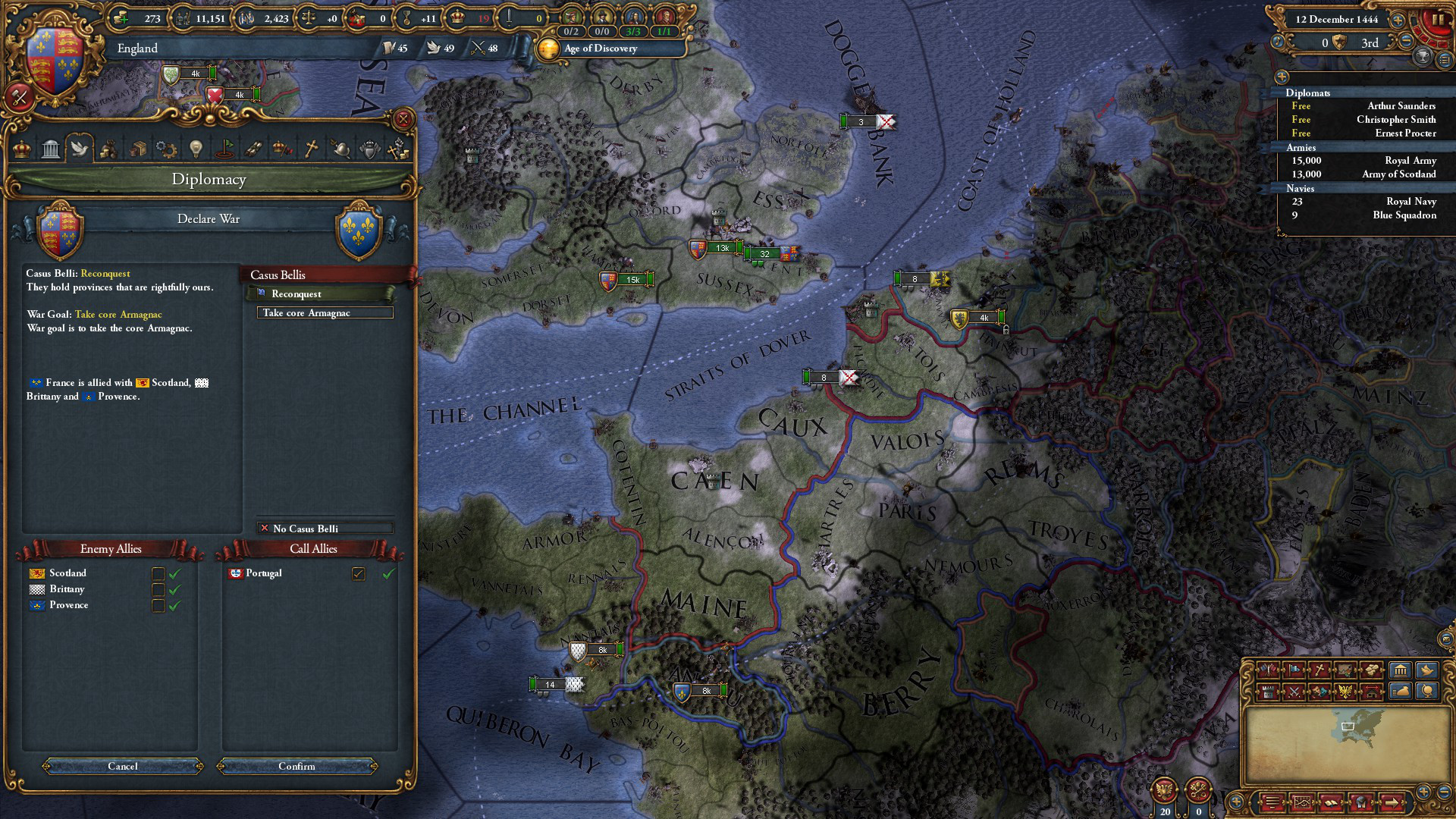The width and height of the screenshot is (1456, 819).
Task: Open the Trade panel with the goods icon
Action: 138,149
